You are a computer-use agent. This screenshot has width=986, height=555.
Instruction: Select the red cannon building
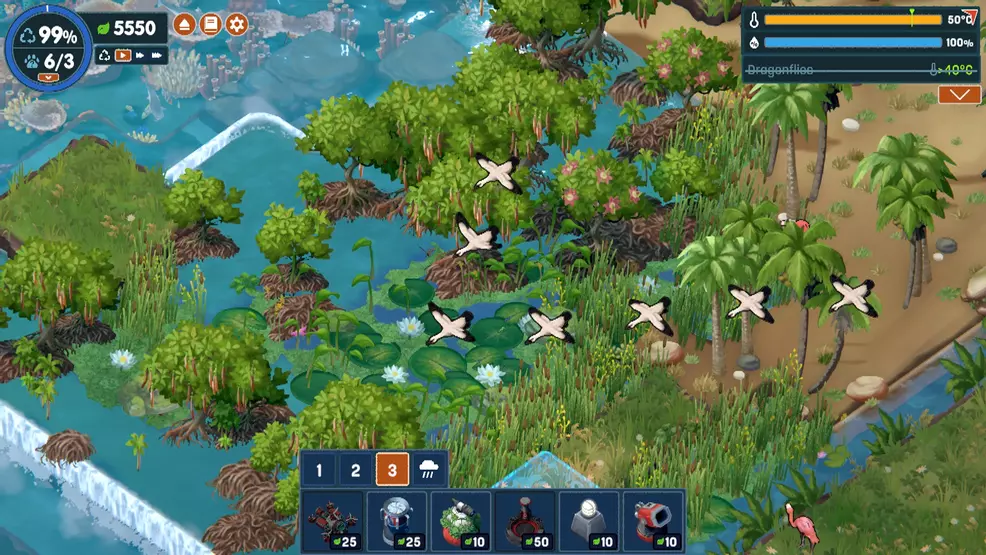click(x=653, y=521)
